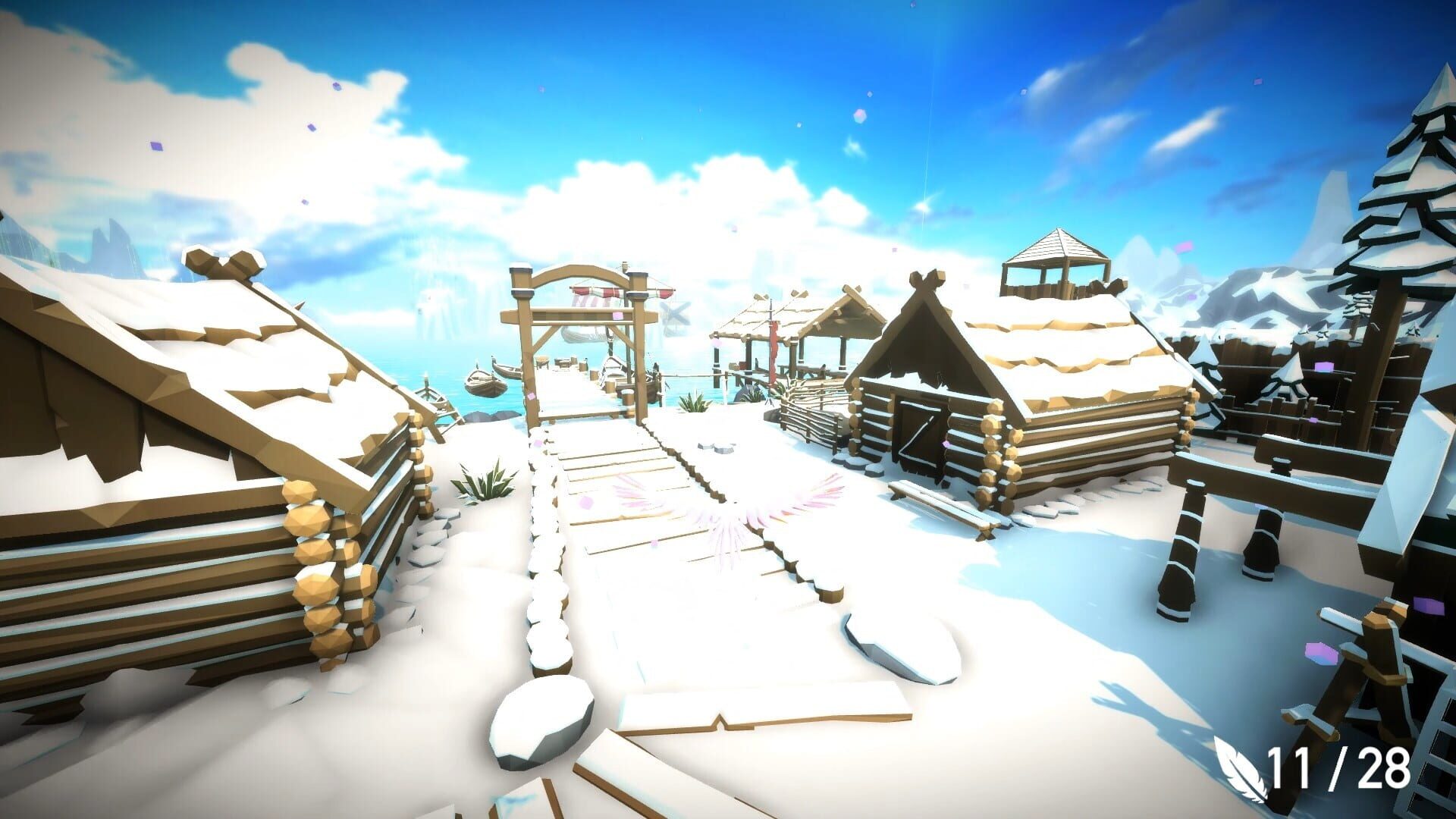This screenshot has width=1456, height=819.
Task: Select the crossed-oars emblem behind the sail
Action: [x=673, y=315]
